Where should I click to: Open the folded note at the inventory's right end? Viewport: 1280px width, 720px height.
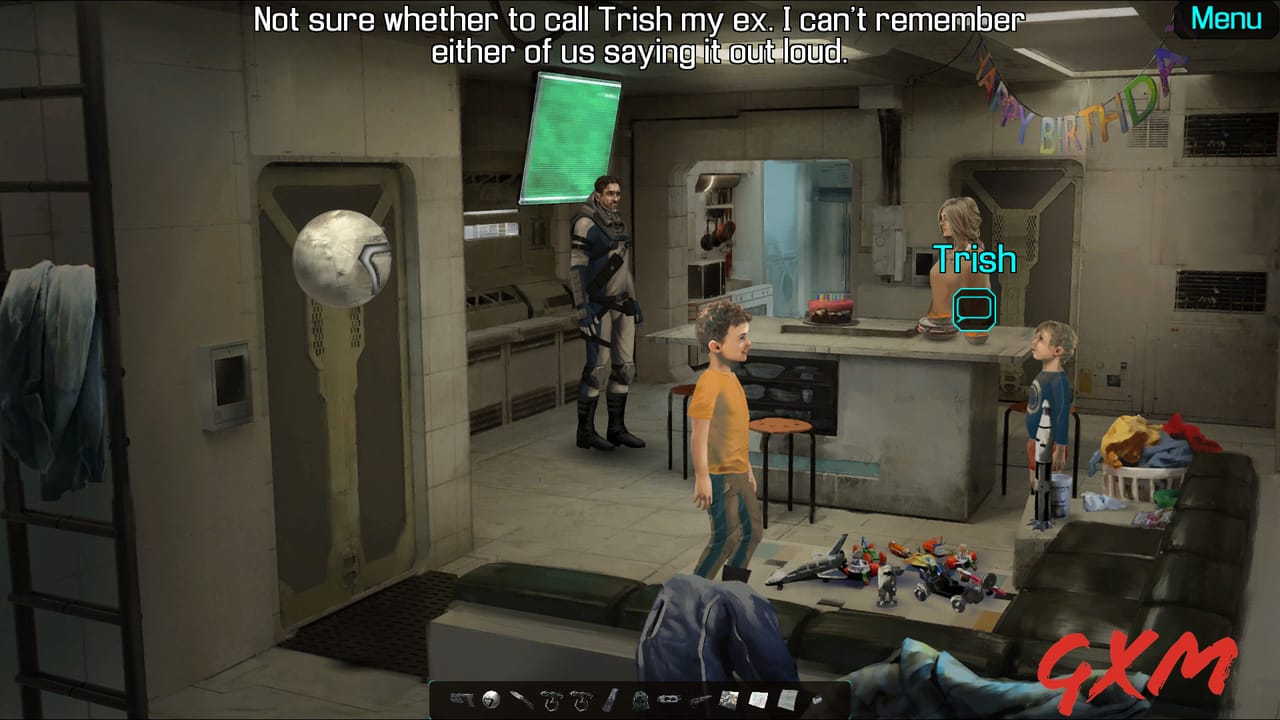pyautogui.click(x=789, y=700)
